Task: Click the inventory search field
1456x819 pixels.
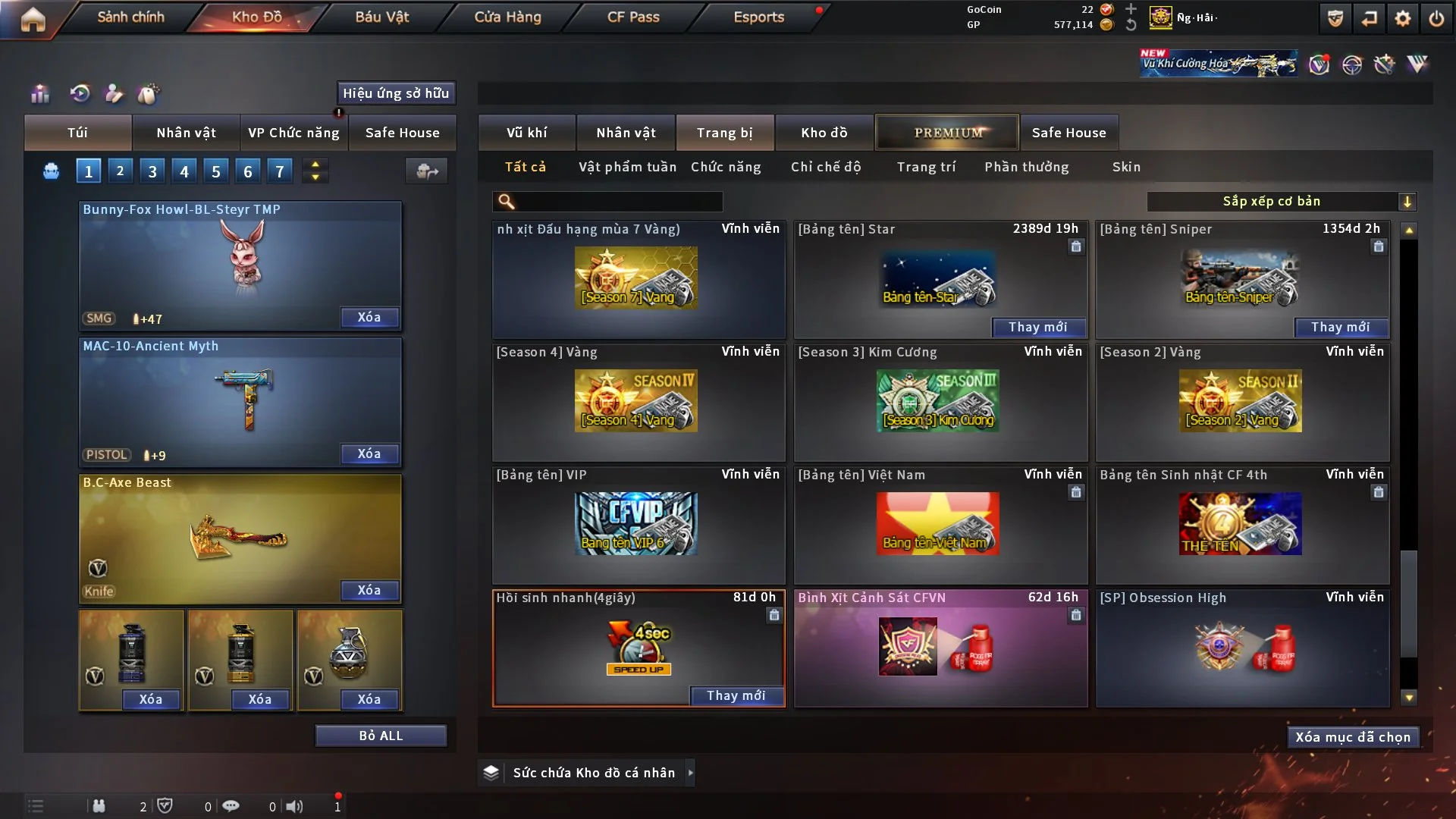Action: (618, 202)
